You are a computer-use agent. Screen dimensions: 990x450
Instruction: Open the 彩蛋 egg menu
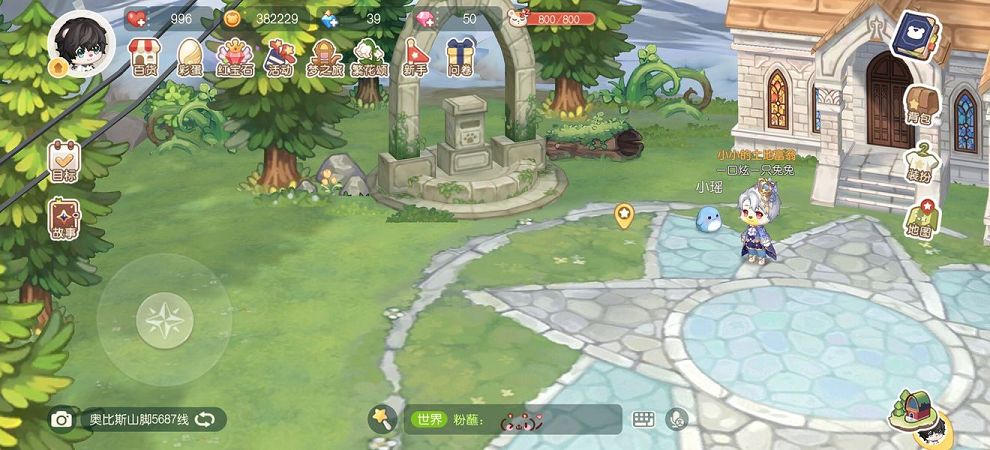190,56
